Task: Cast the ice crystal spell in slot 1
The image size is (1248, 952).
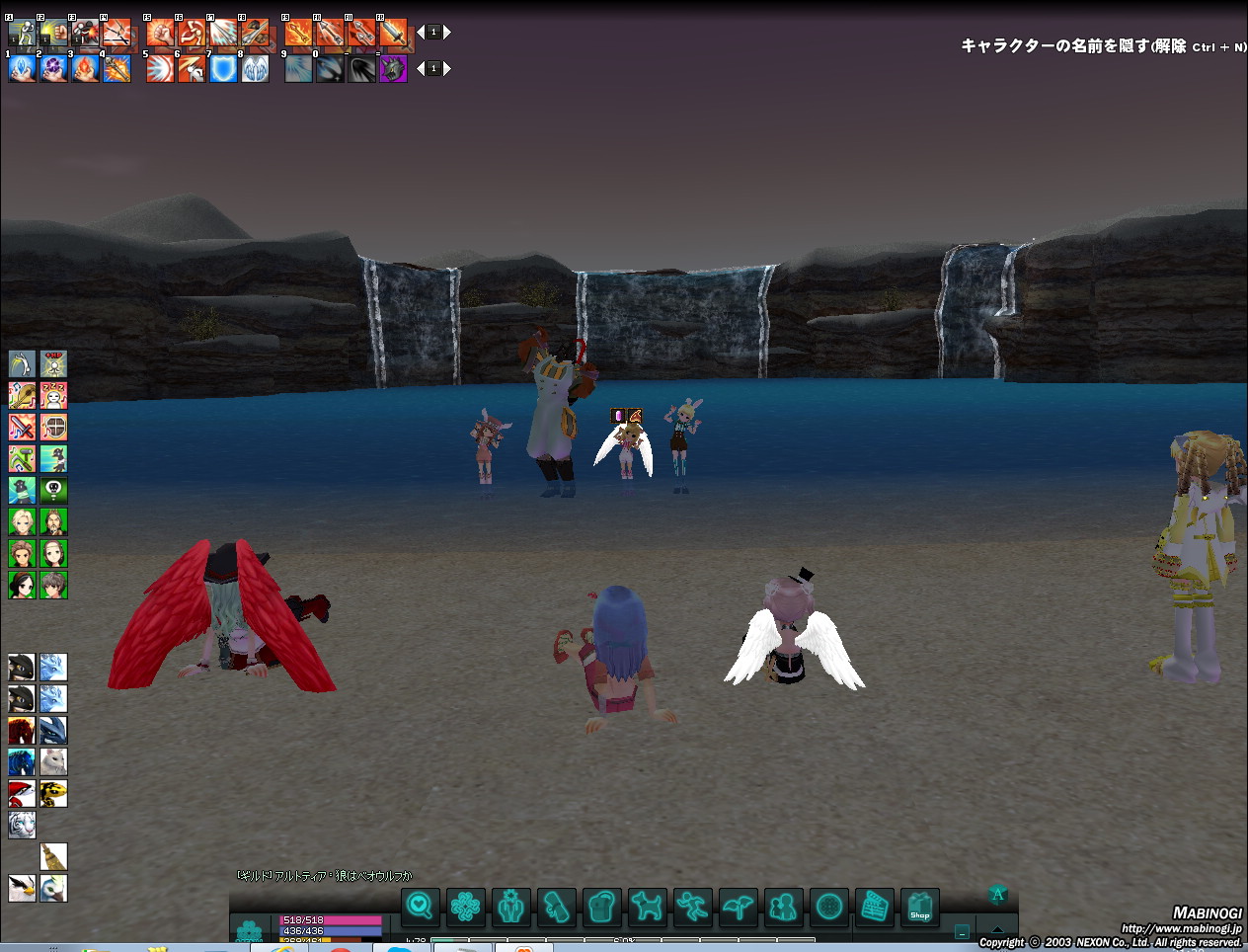Action: (22, 68)
